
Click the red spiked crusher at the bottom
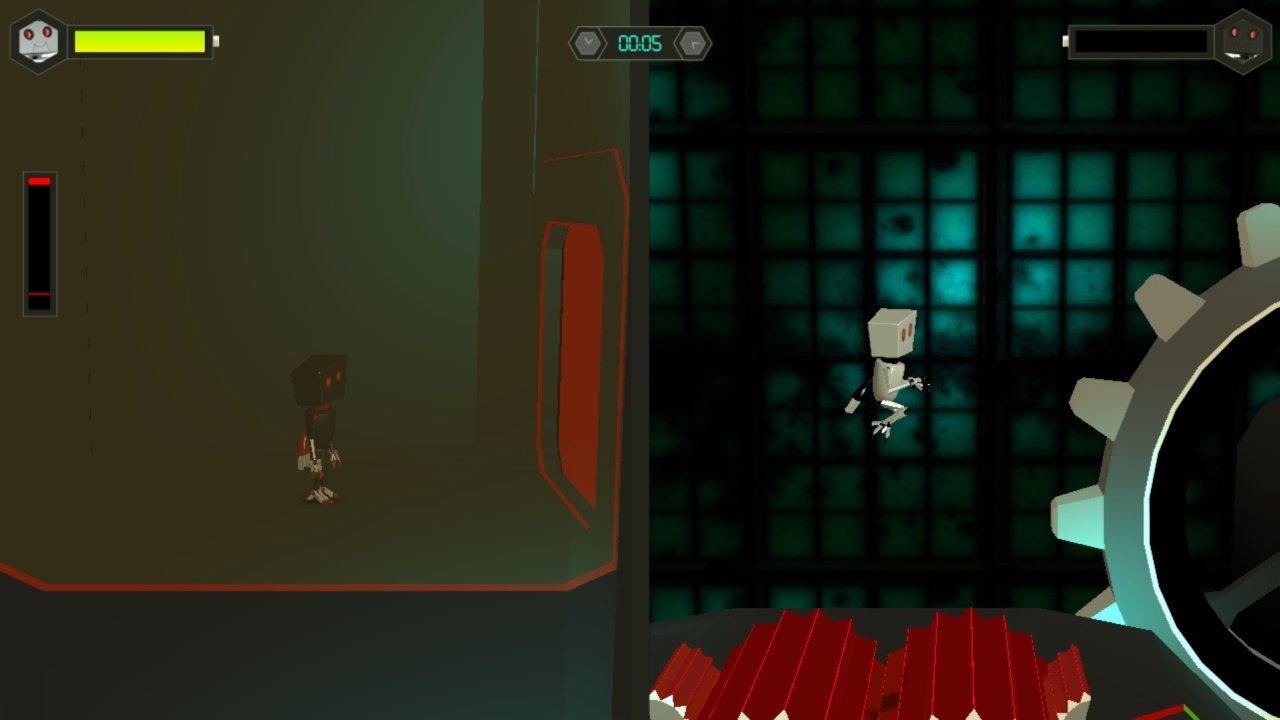tap(870, 670)
